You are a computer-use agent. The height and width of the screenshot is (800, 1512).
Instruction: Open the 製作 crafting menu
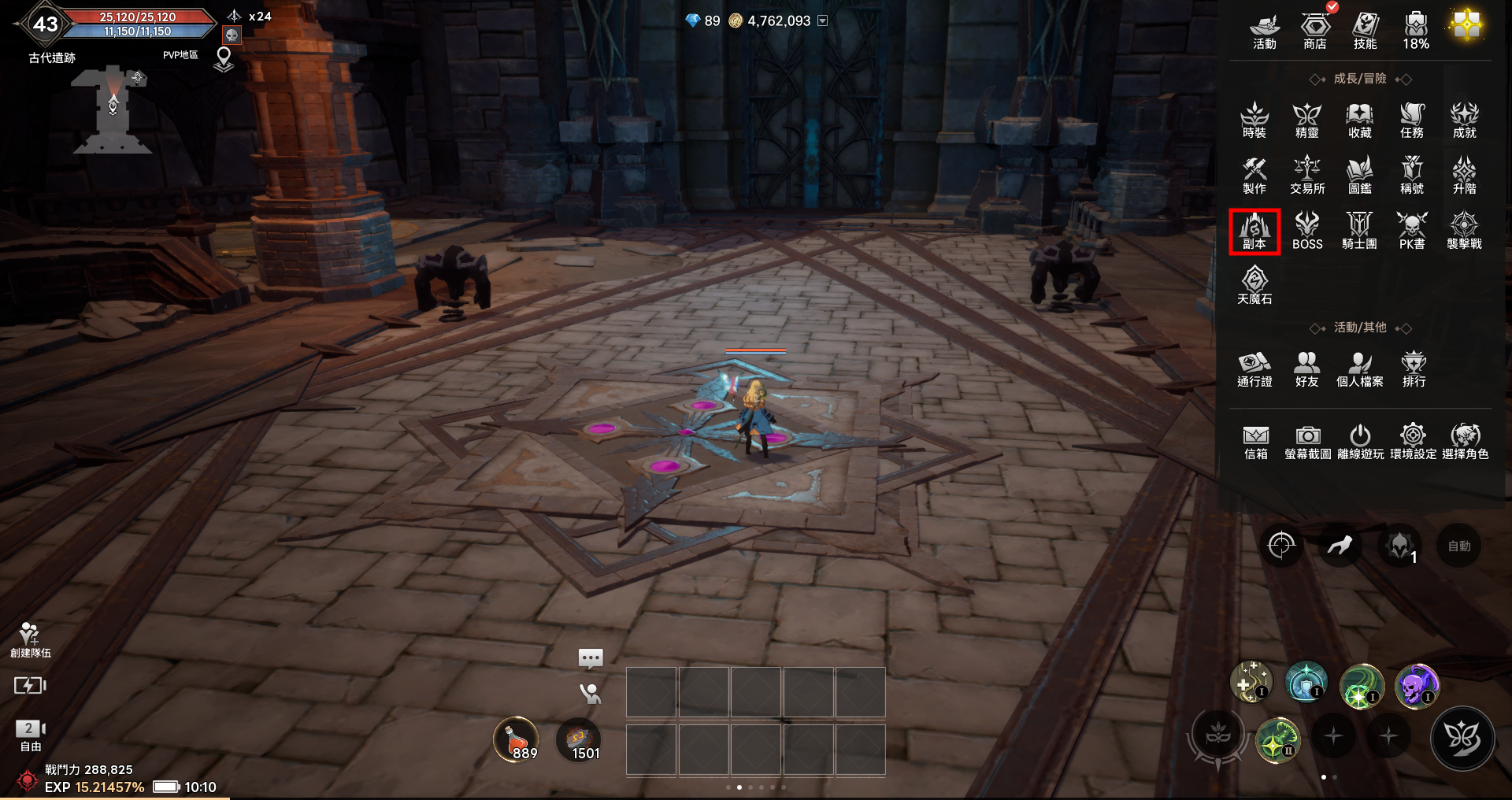1254,176
